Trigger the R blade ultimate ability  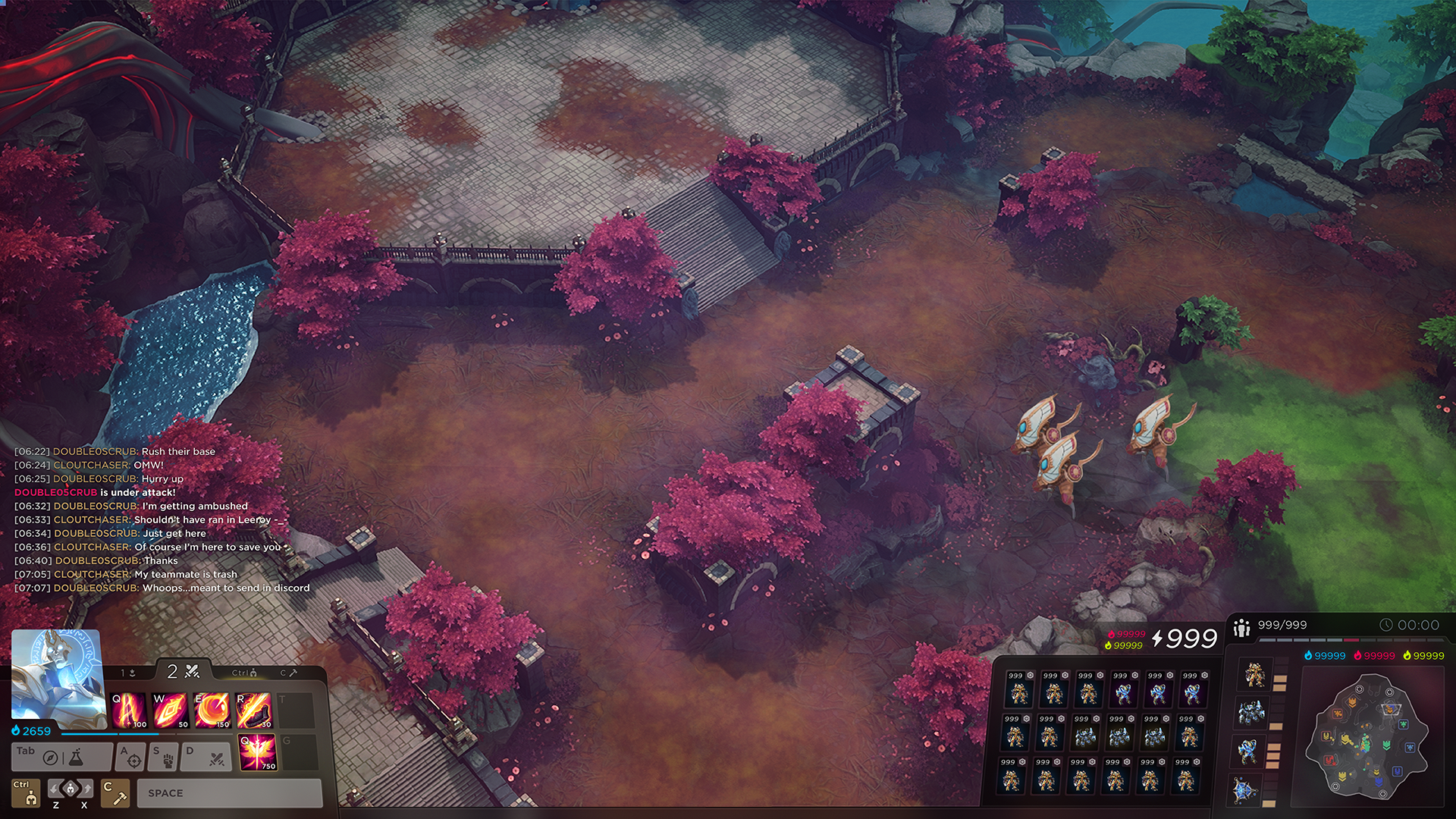253,710
